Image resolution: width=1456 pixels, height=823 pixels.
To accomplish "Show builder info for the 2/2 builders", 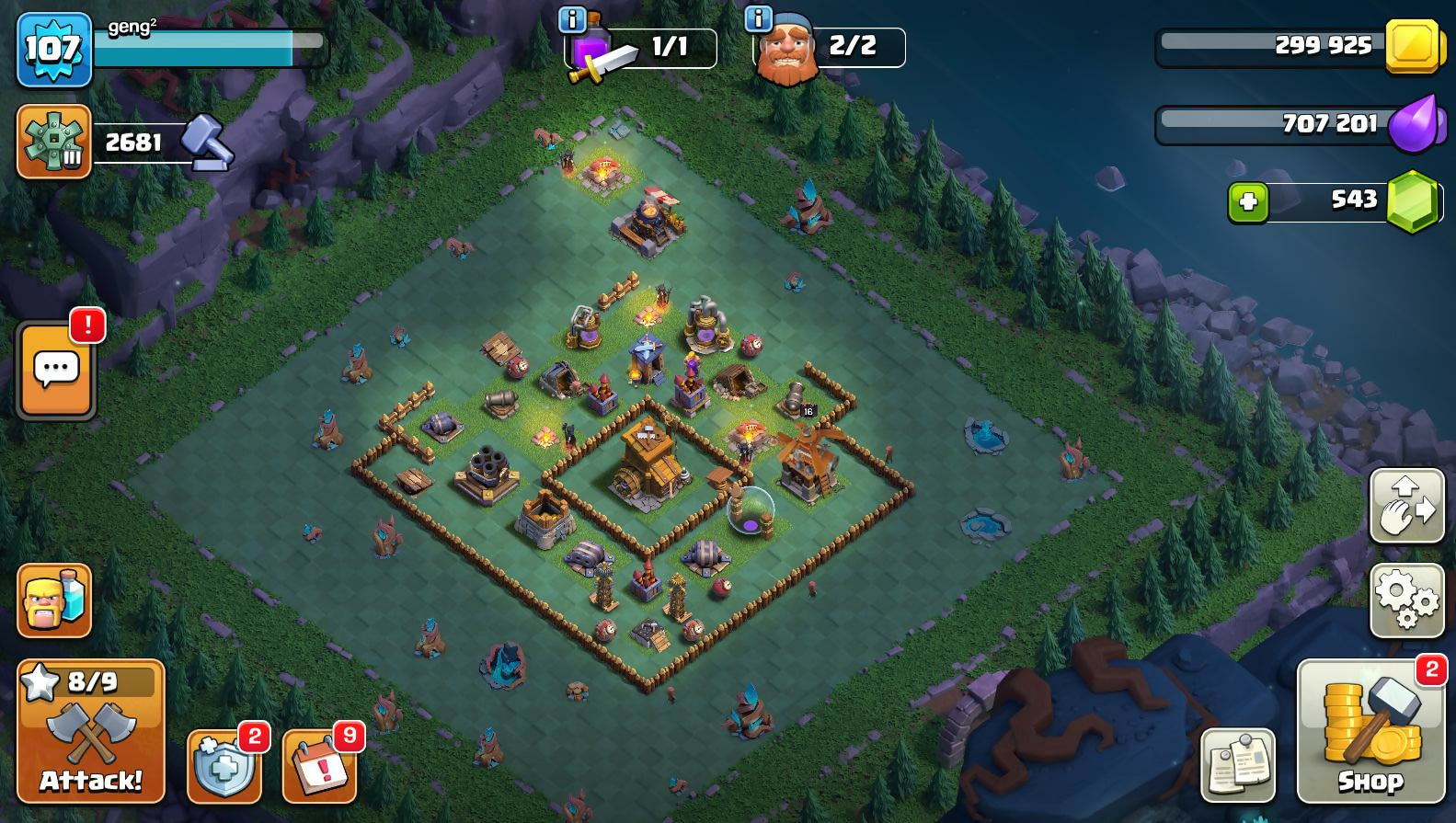I will (758, 19).
